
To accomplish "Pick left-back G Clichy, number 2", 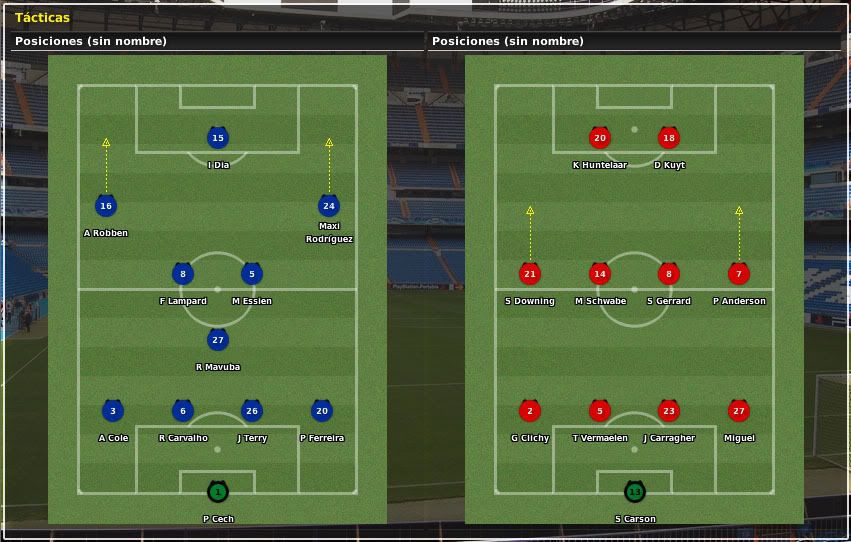I will 530,411.
